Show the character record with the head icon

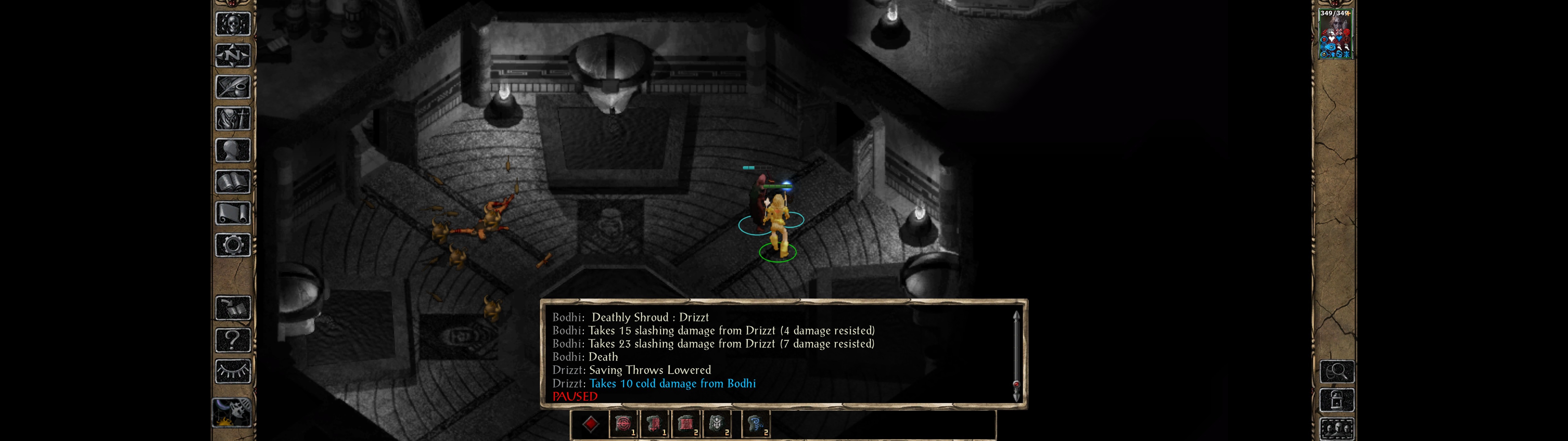click(232, 150)
